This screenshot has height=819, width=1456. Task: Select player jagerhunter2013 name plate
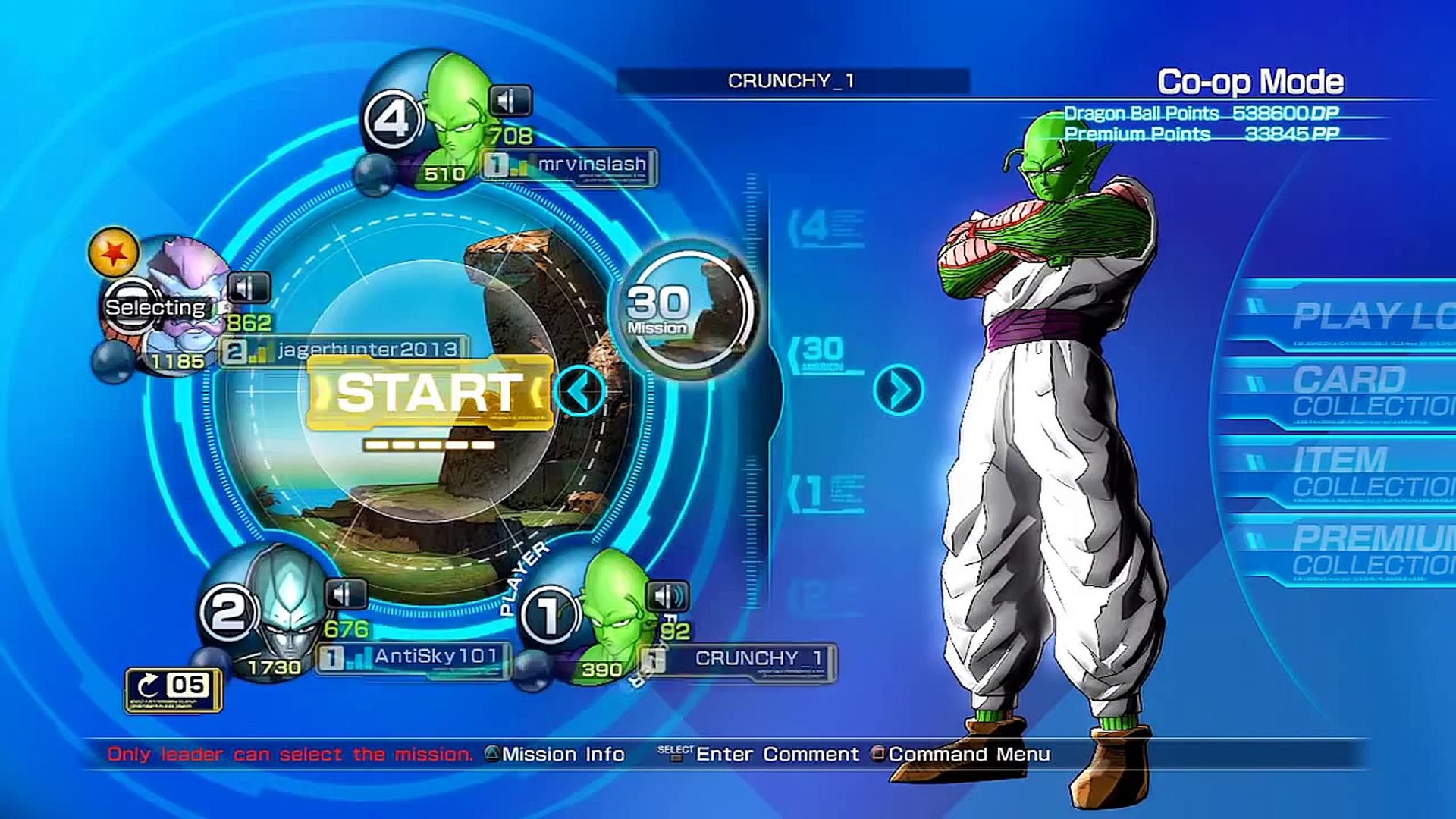(345, 350)
